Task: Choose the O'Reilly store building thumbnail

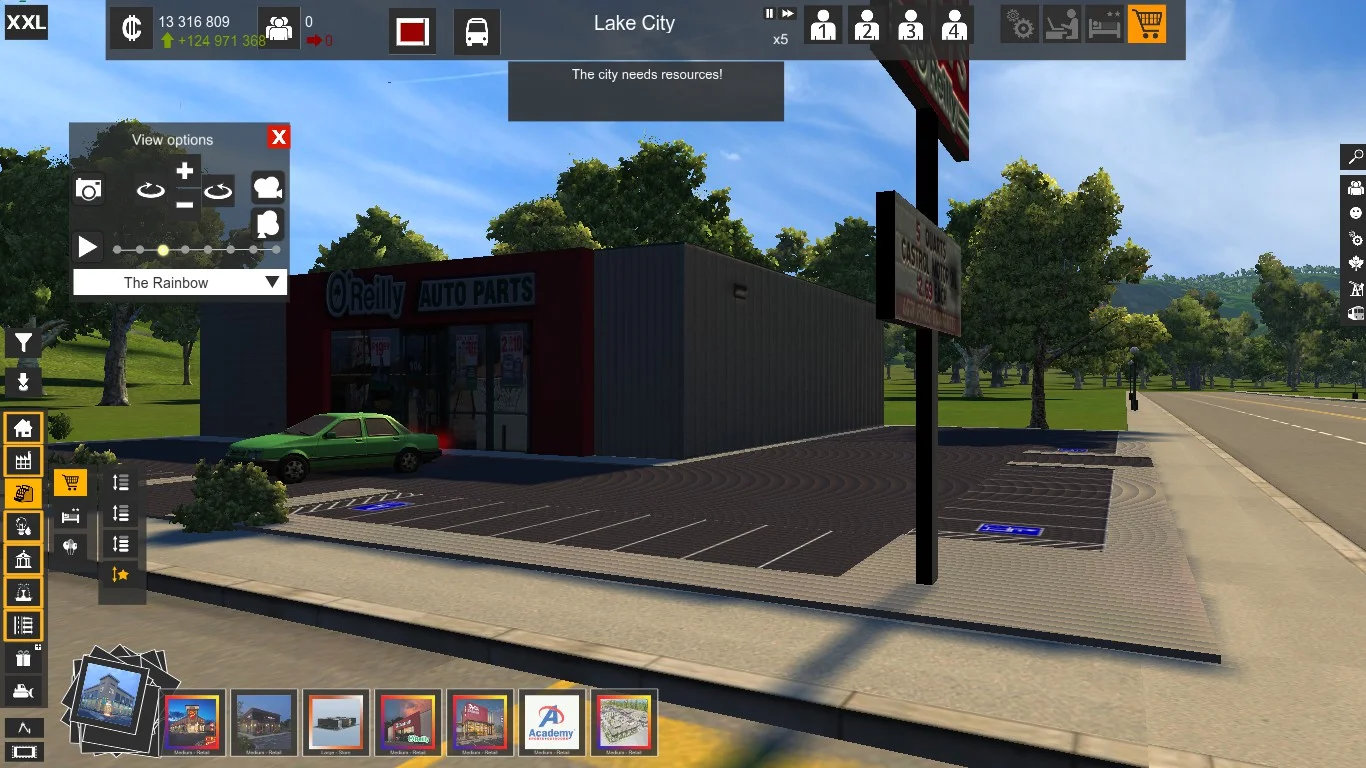Action: click(x=407, y=722)
